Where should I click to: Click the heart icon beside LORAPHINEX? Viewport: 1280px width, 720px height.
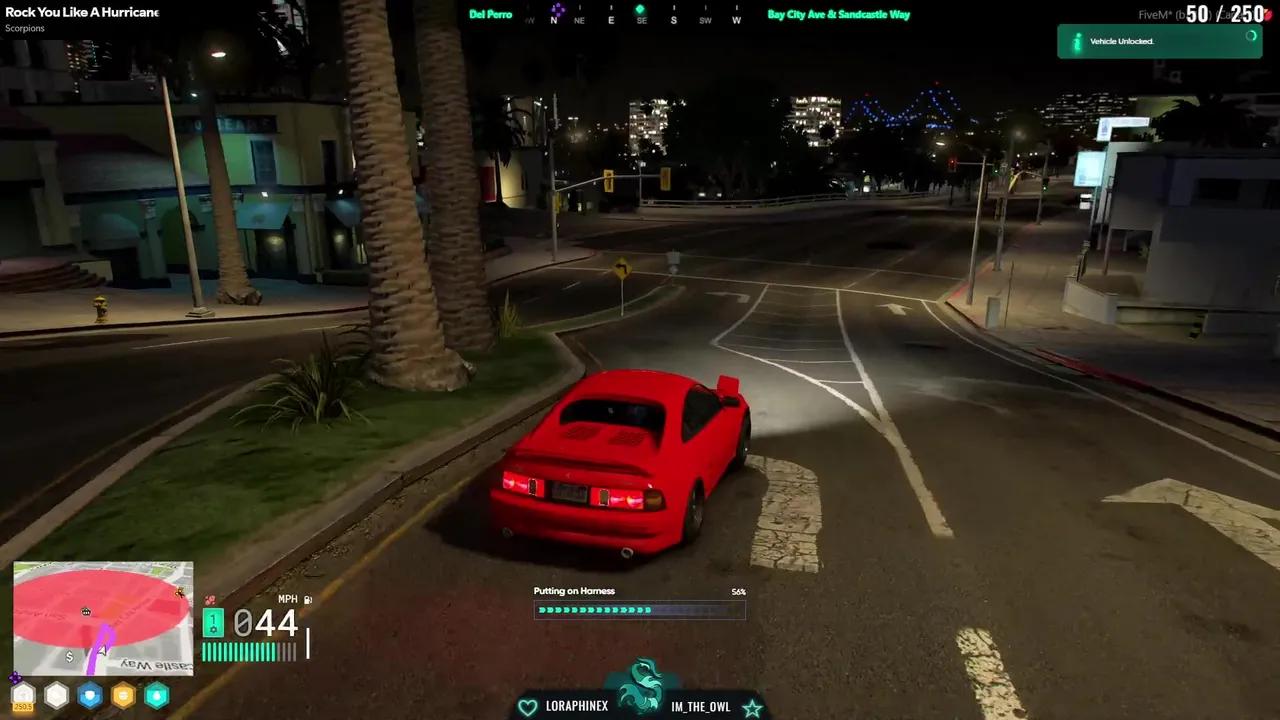[527, 707]
